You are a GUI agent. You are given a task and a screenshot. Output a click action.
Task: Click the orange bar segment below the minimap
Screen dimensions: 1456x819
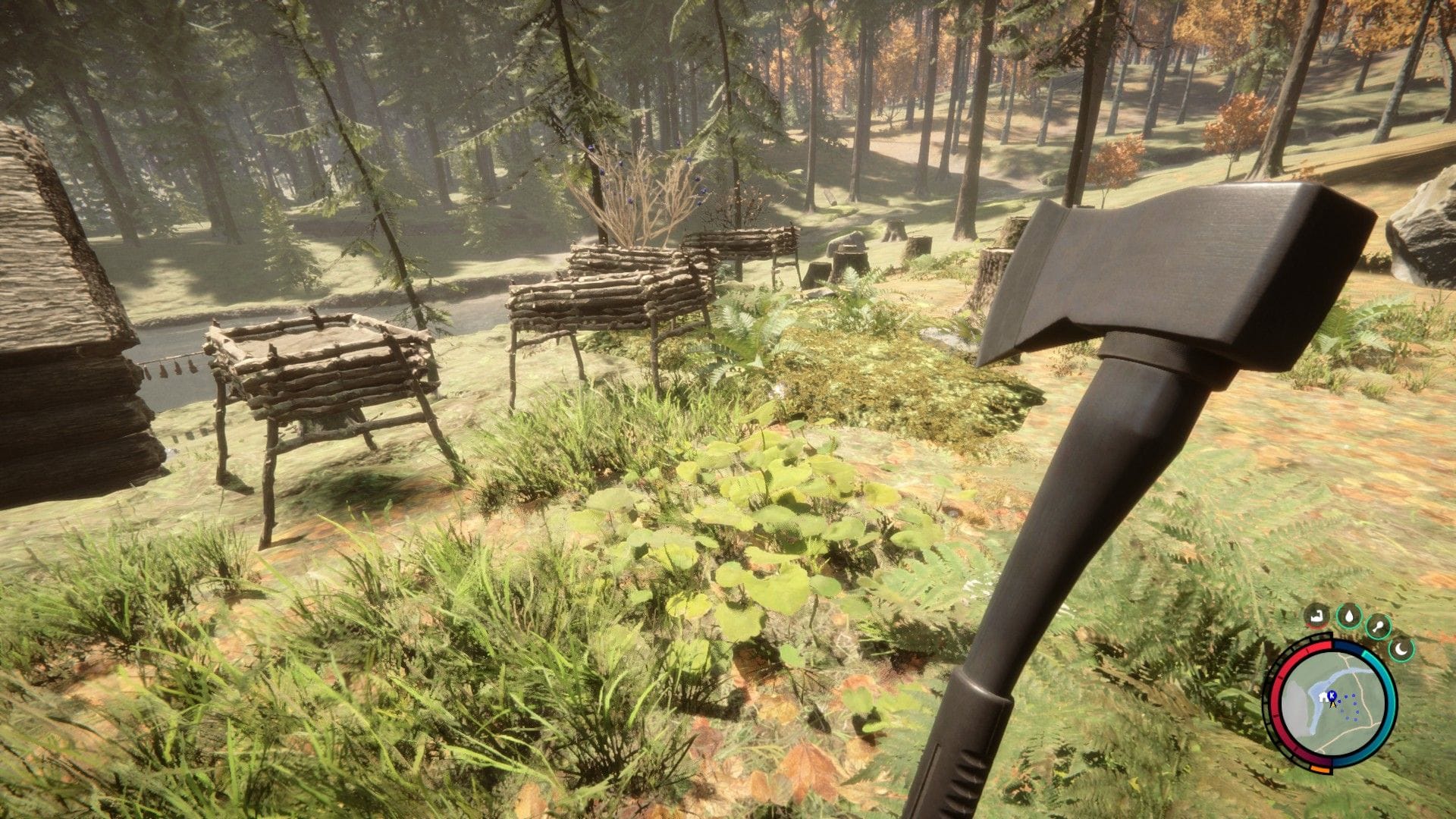click(x=1320, y=769)
